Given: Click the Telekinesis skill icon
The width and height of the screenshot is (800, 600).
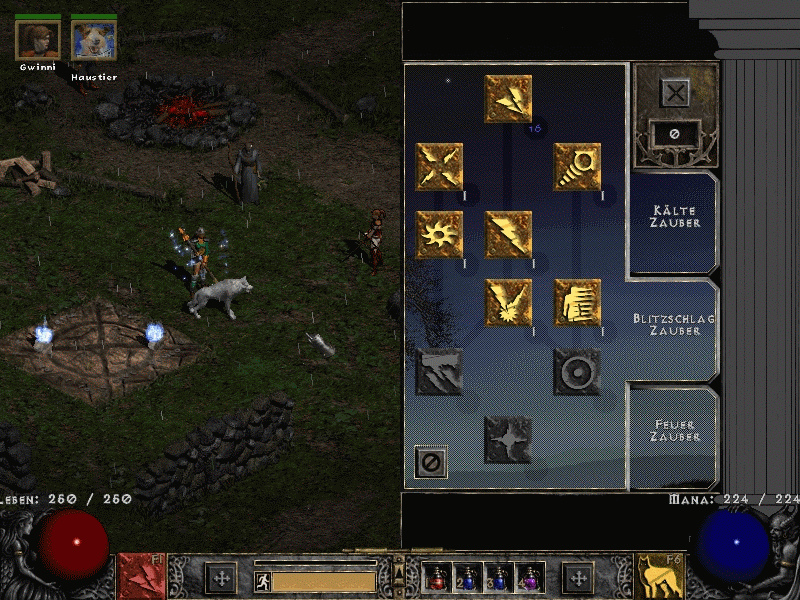Looking at the screenshot, I should (577, 167).
